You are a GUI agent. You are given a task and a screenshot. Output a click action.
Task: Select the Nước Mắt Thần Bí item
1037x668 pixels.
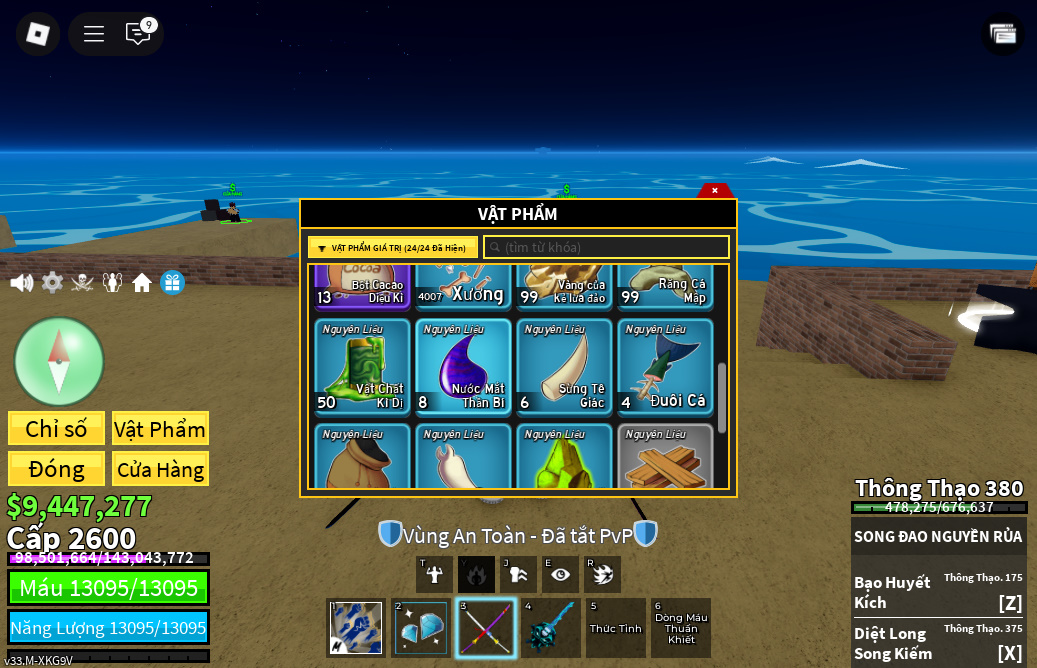click(463, 367)
